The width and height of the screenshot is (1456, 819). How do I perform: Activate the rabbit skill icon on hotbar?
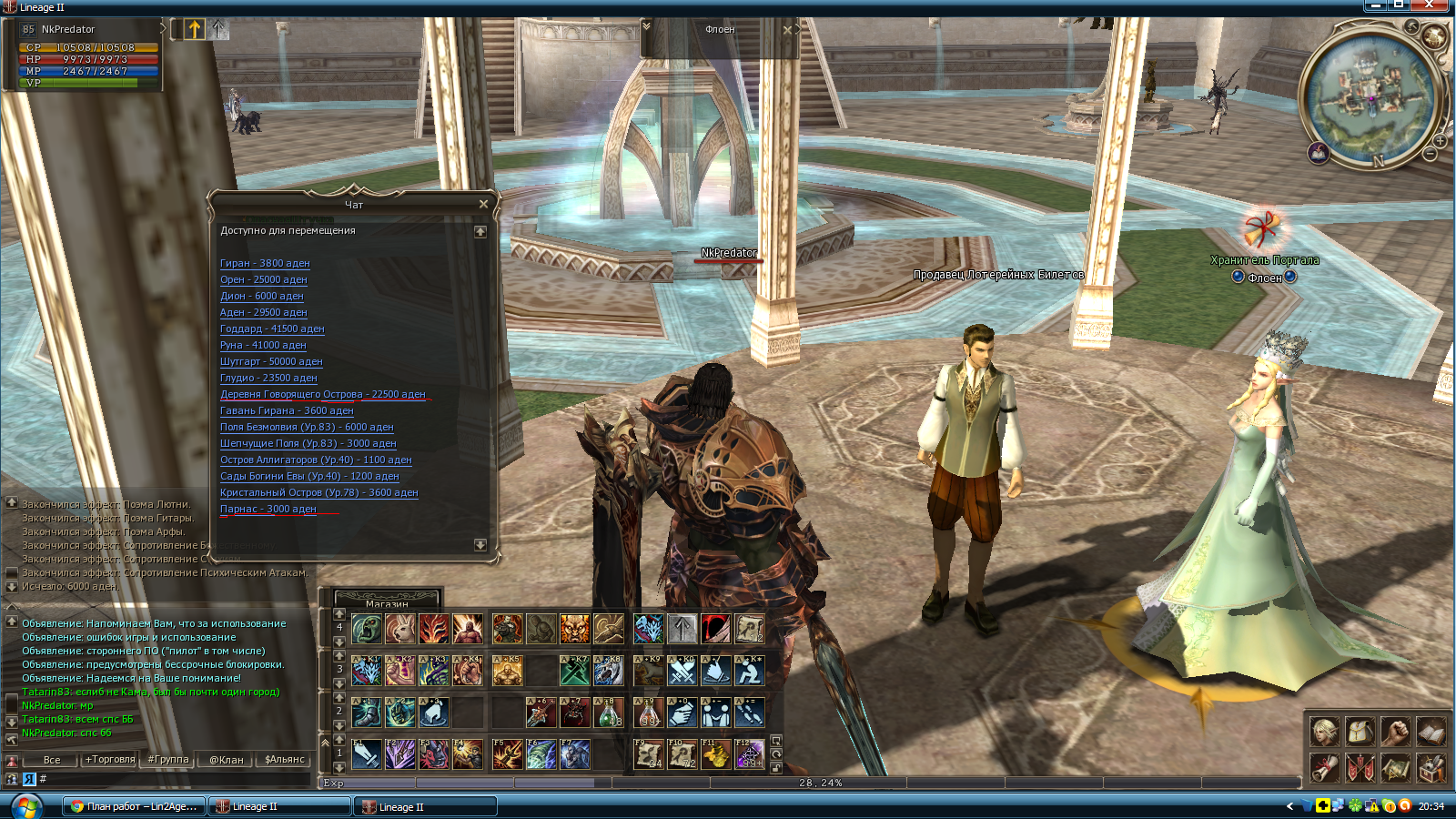tap(400, 628)
